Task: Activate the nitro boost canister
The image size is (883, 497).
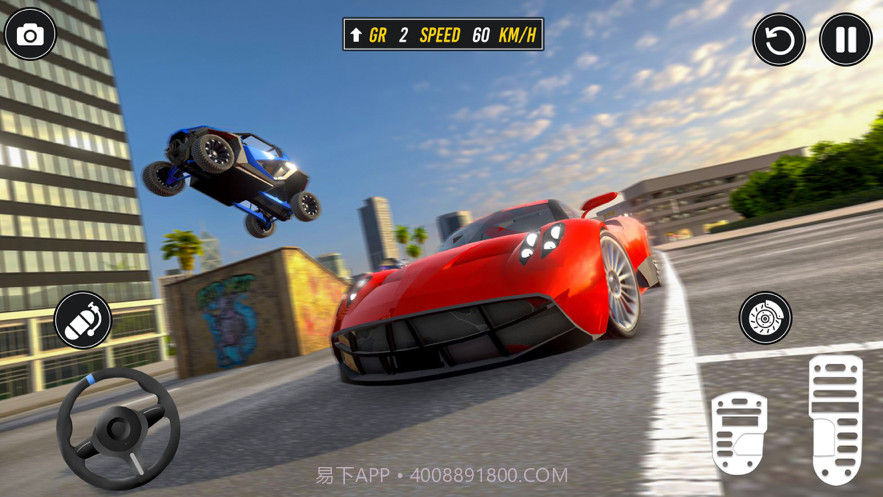Action: click(83, 320)
